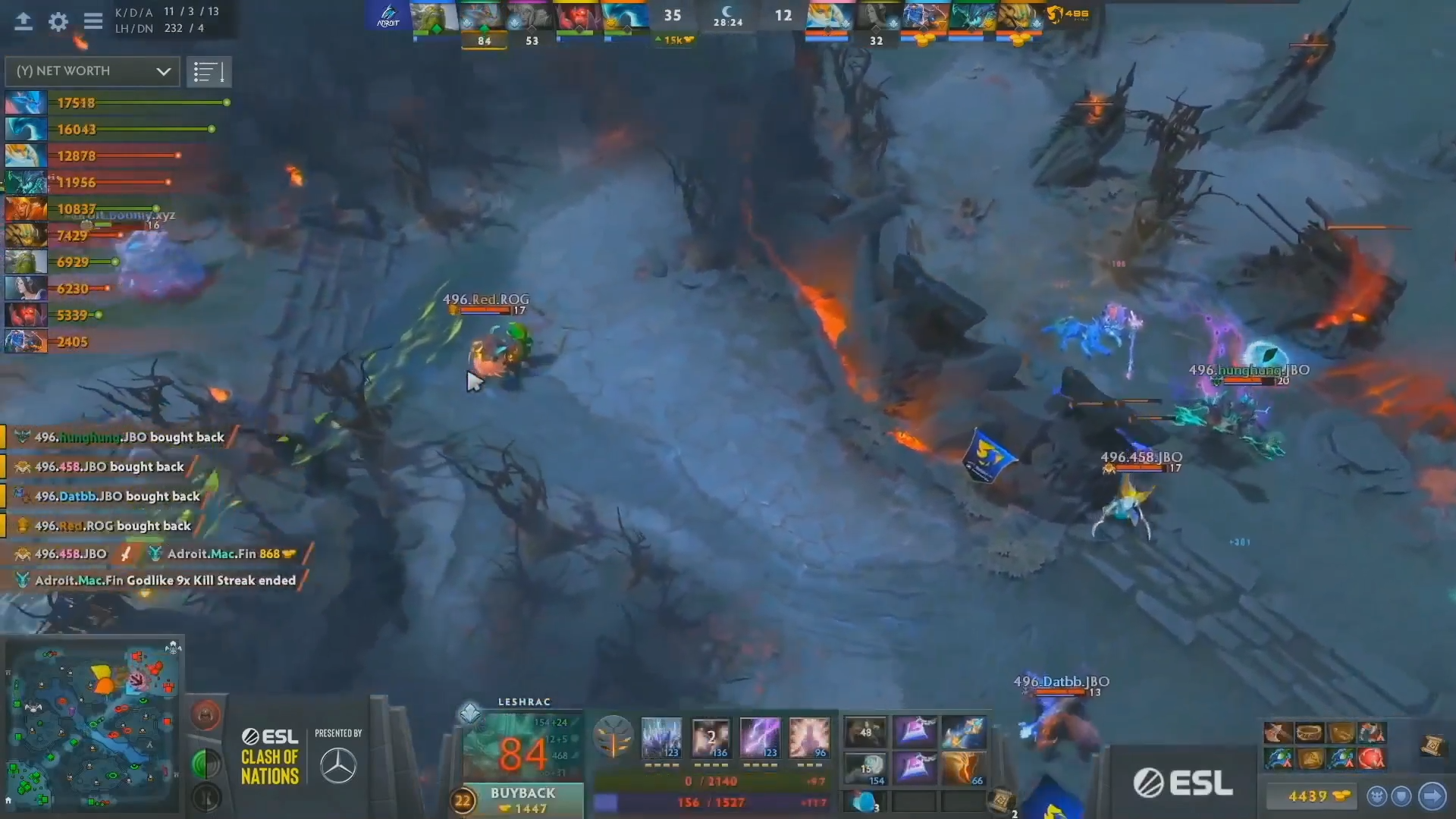Expand the graph details list icon beside the dropdown

(x=209, y=71)
